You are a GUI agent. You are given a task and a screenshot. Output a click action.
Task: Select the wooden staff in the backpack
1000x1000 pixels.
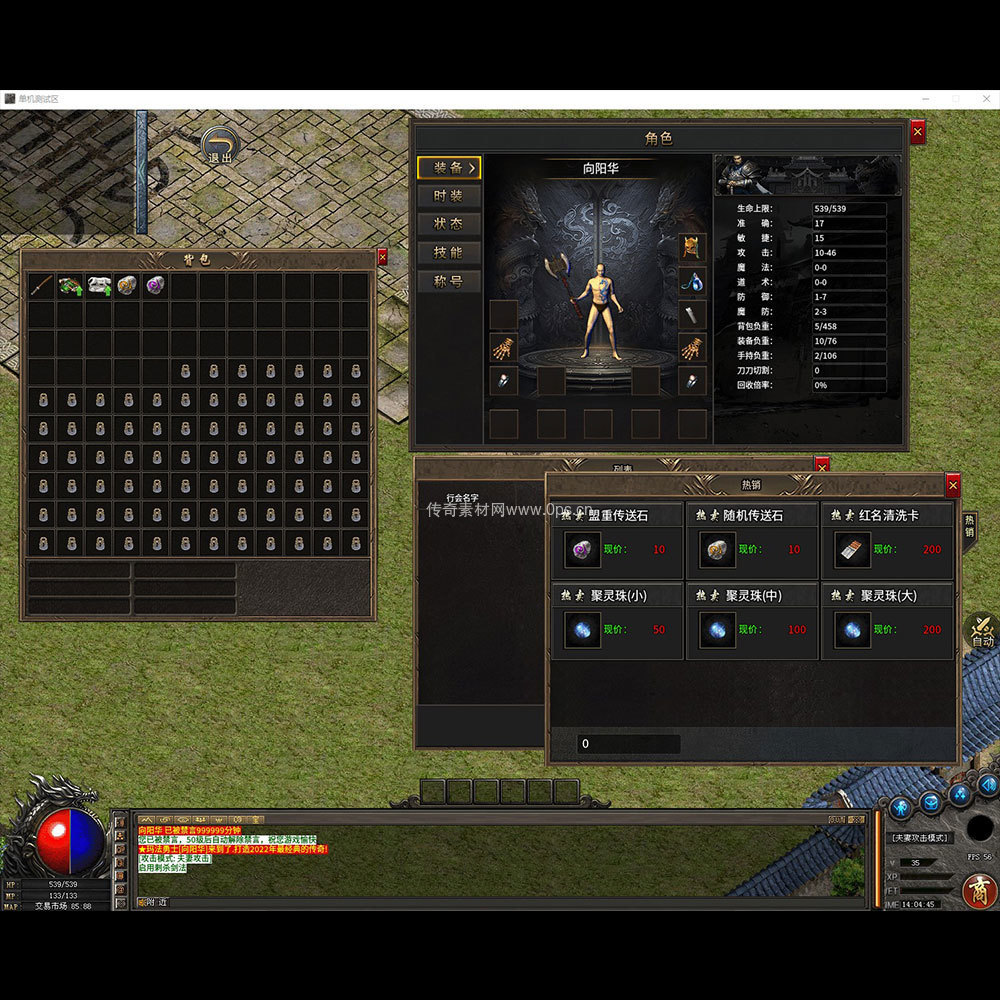tap(41, 286)
